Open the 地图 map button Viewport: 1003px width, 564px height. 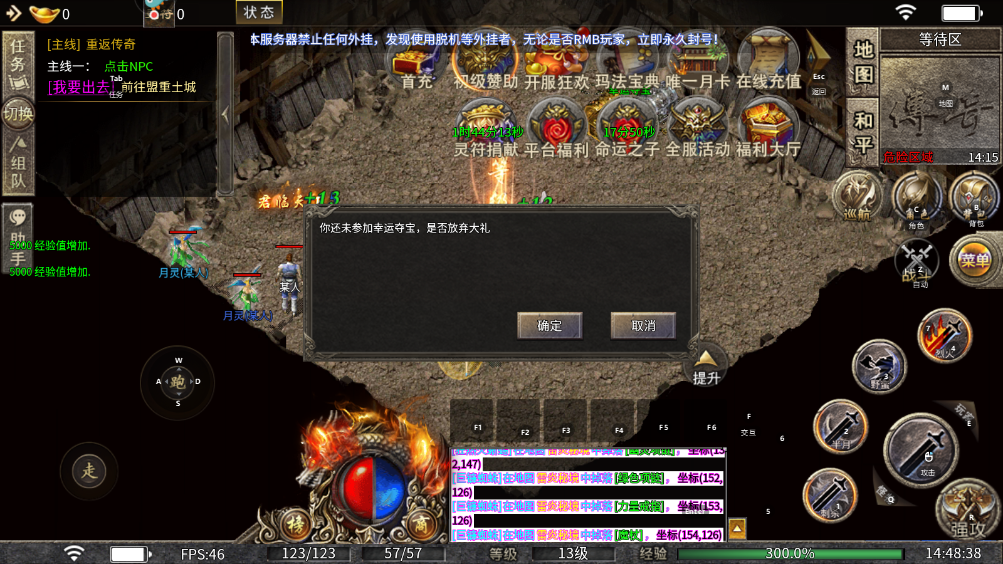[863, 62]
